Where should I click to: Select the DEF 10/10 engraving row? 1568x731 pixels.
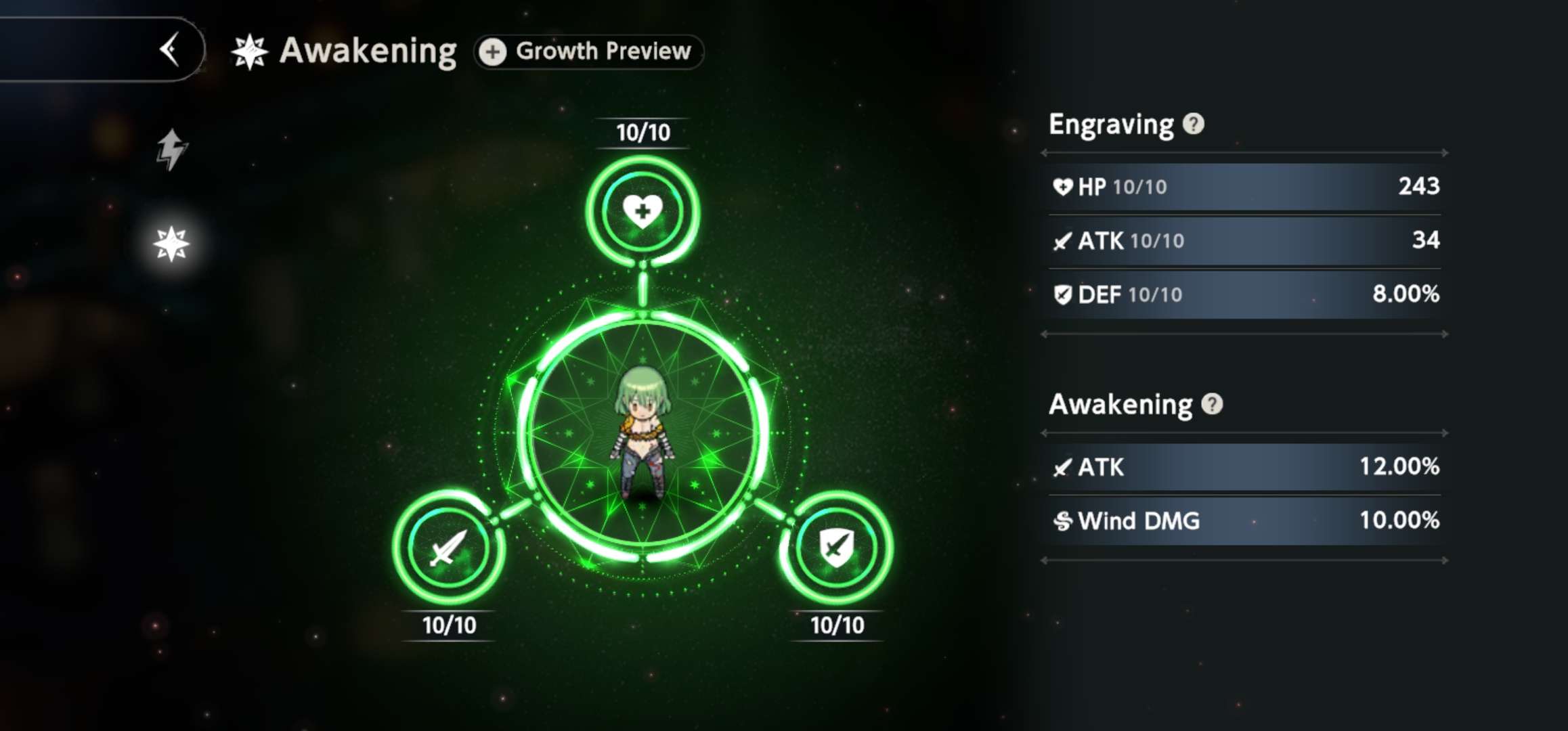pos(1244,294)
